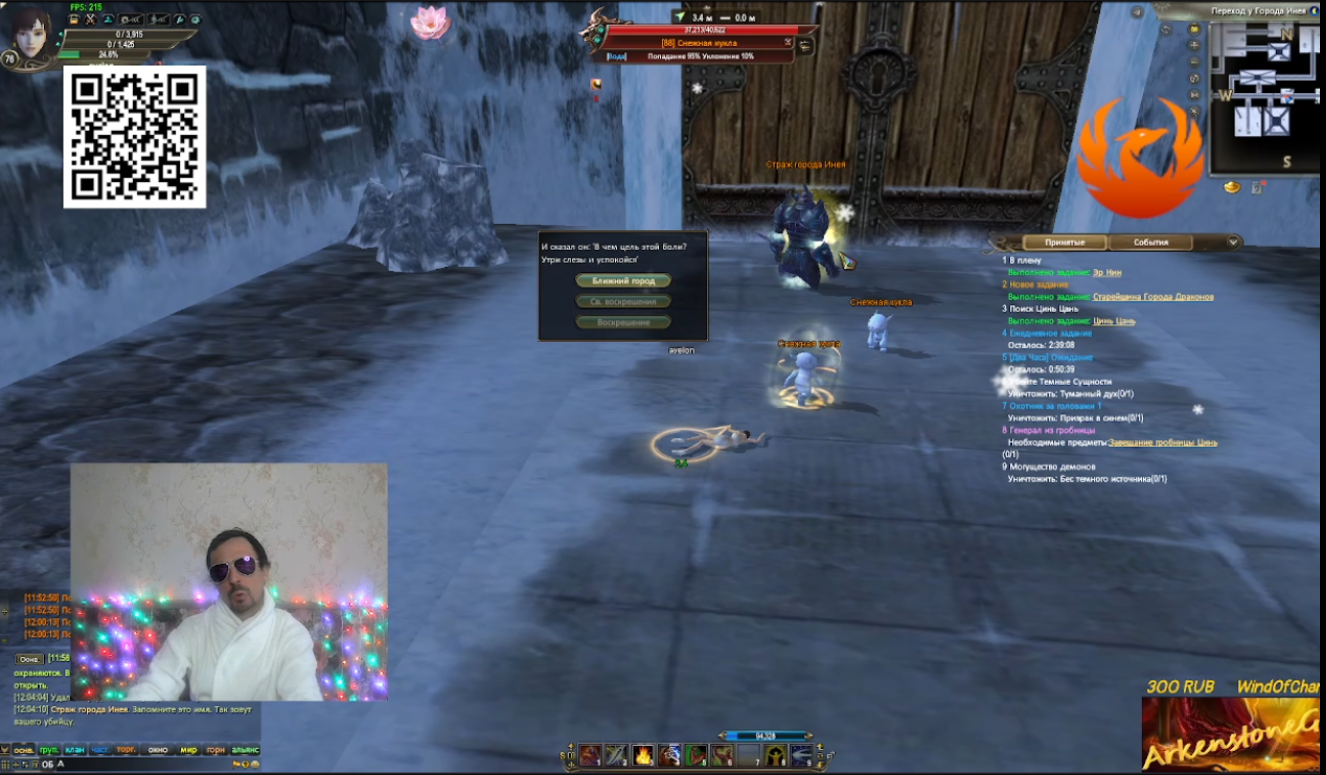The width and height of the screenshot is (1326, 775).
Task: Toggle the yellow smiley icon near chat input
Action: 255,764
